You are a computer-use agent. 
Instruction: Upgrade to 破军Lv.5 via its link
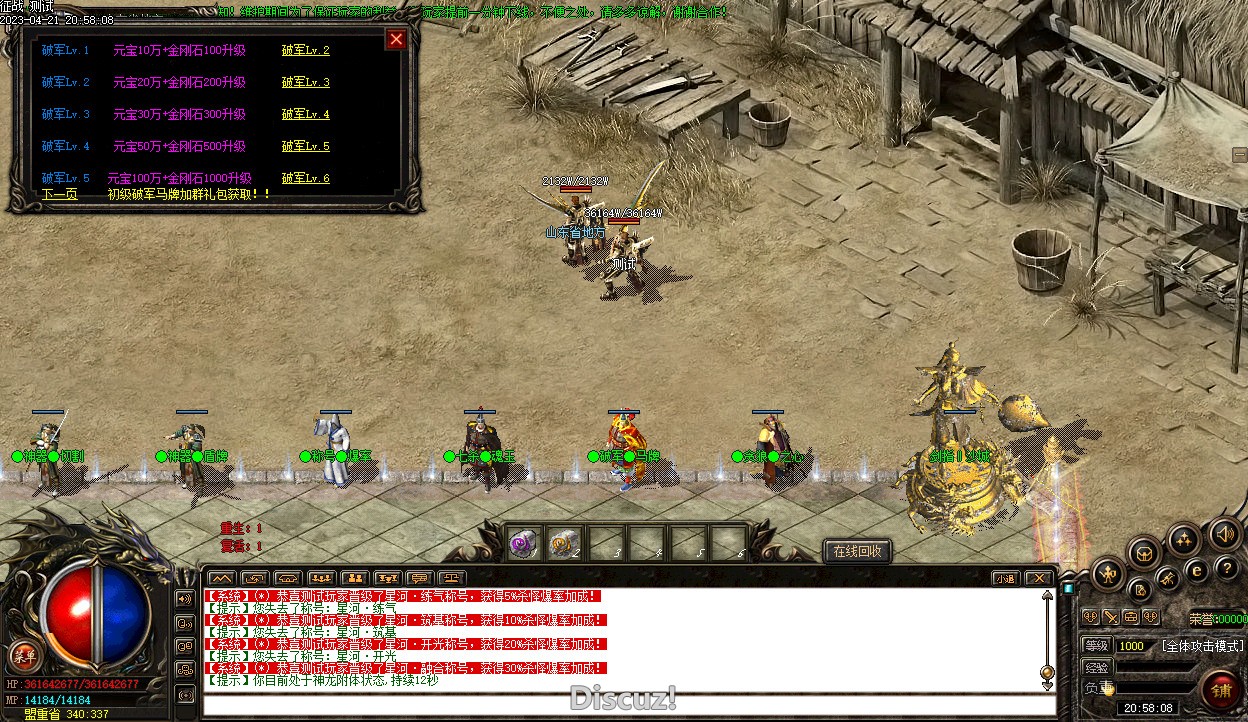tap(305, 146)
